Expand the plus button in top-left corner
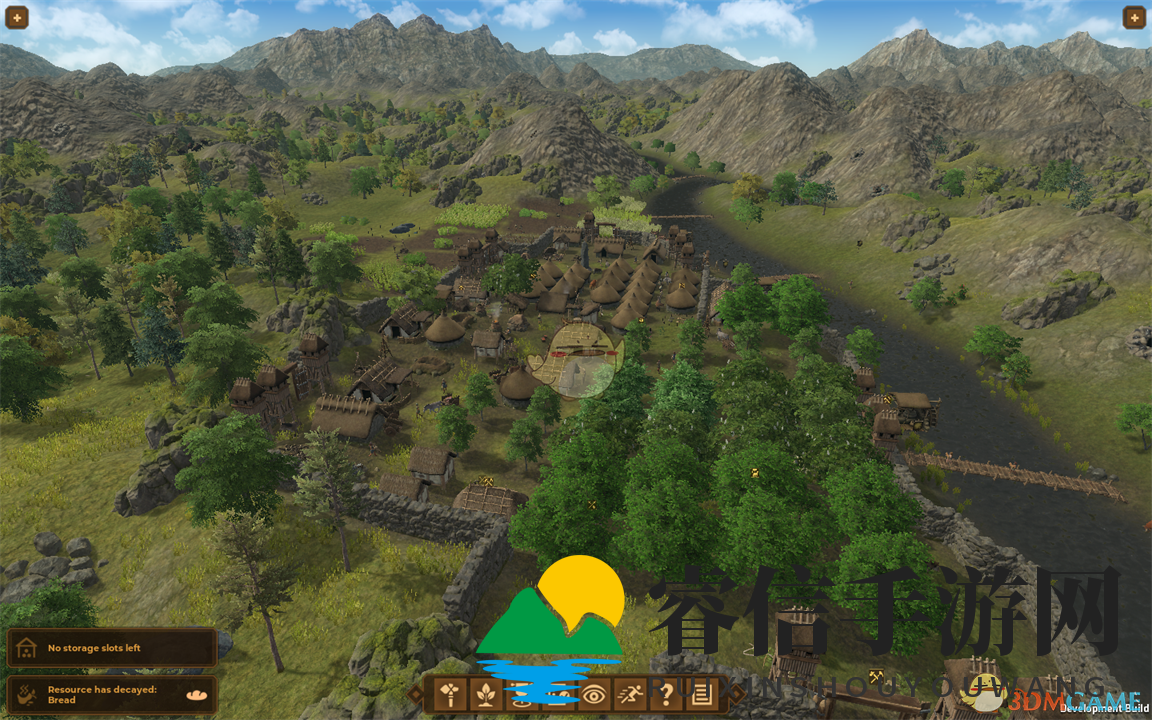Screen dimensions: 1152x720 (17, 17)
